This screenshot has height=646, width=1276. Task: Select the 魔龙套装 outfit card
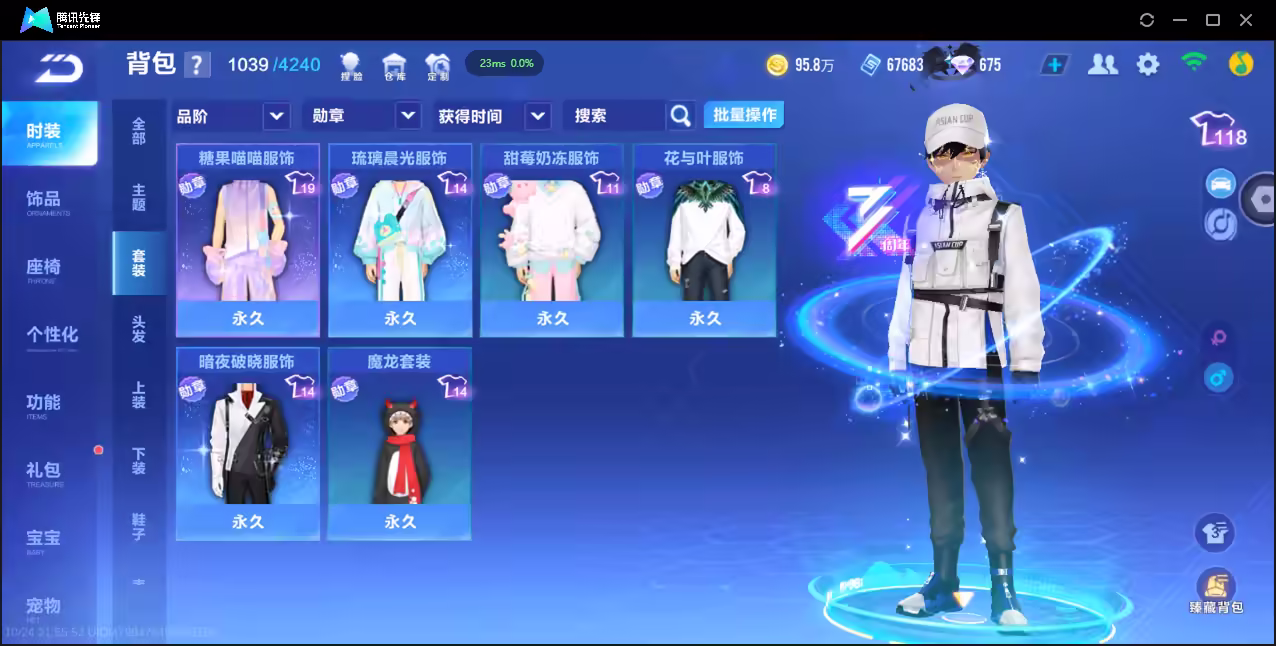pyautogui.click(x=400, y=443)
